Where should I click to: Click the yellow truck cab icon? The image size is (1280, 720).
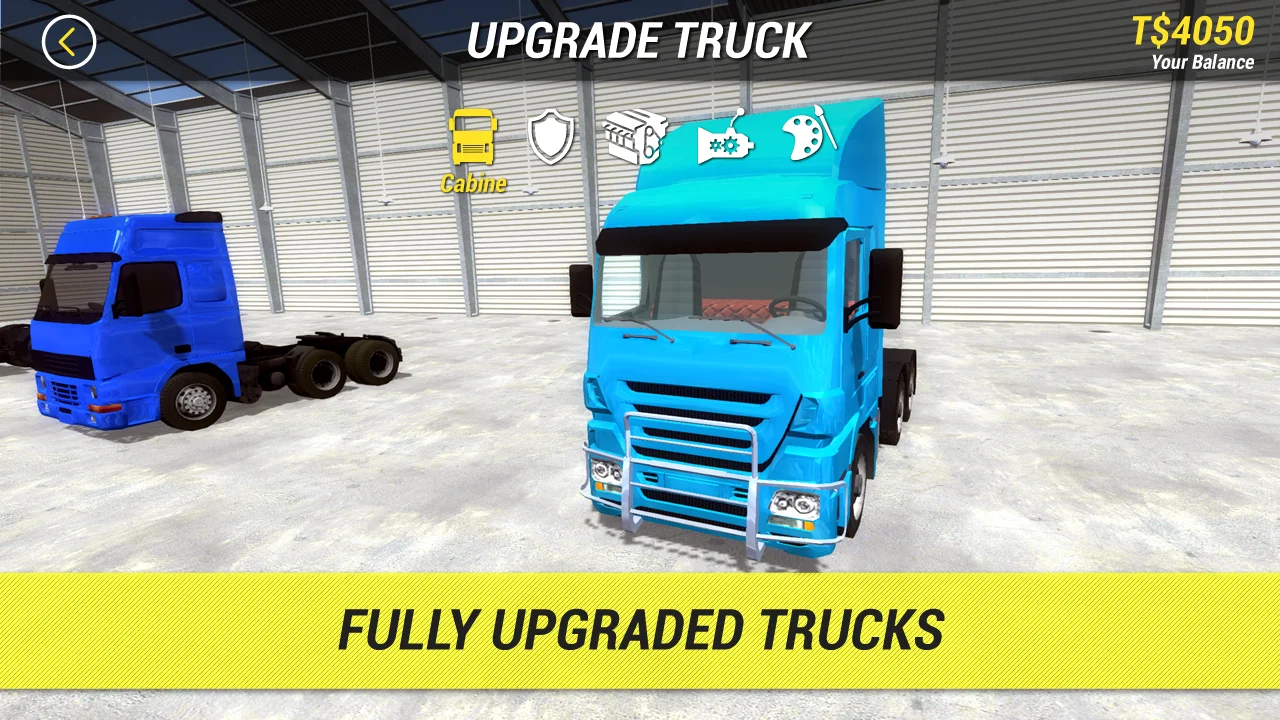pyautogui.click(x=472, y=138)
